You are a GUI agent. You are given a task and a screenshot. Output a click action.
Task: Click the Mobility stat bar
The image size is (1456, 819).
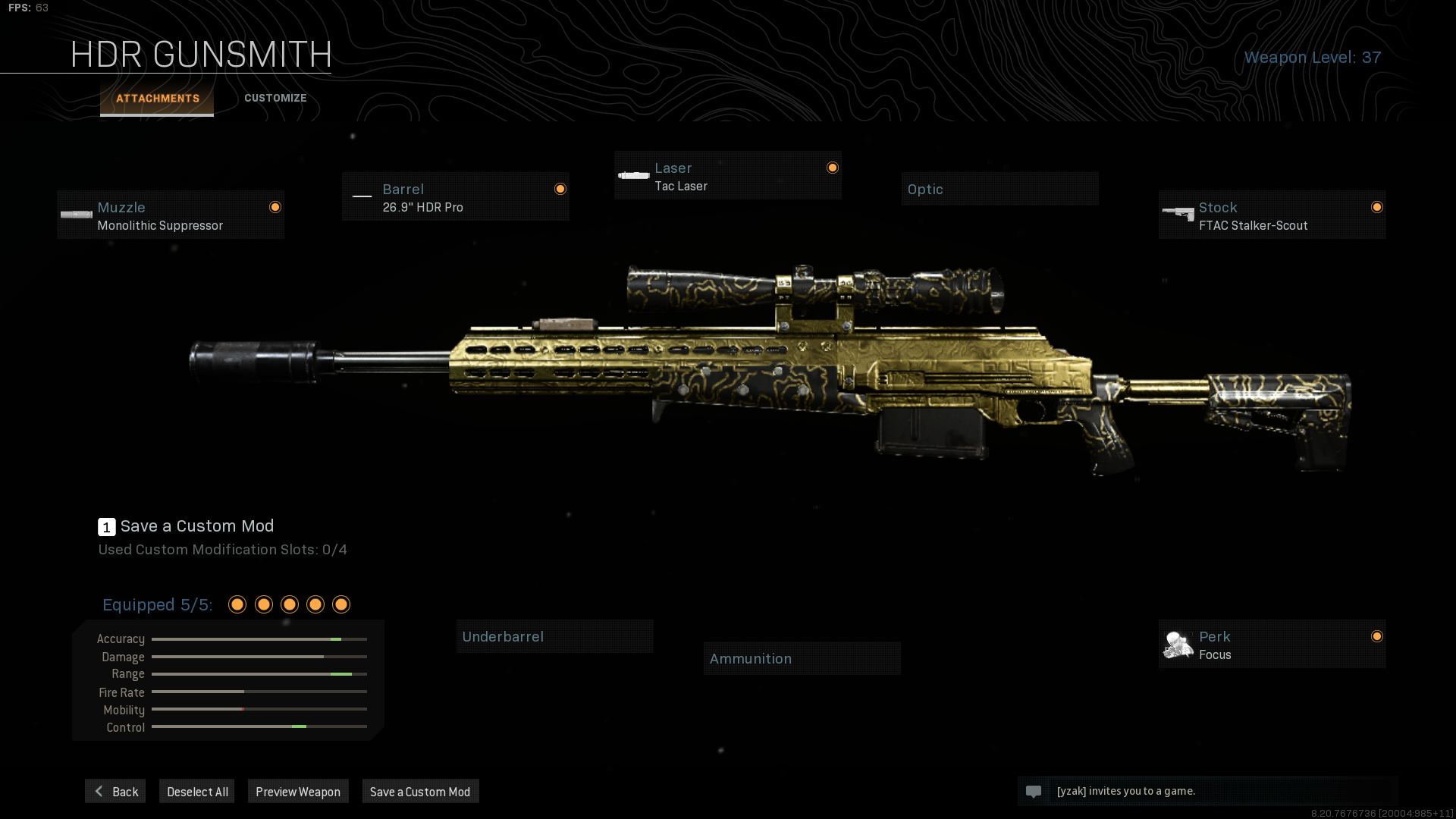click(259, 709)
